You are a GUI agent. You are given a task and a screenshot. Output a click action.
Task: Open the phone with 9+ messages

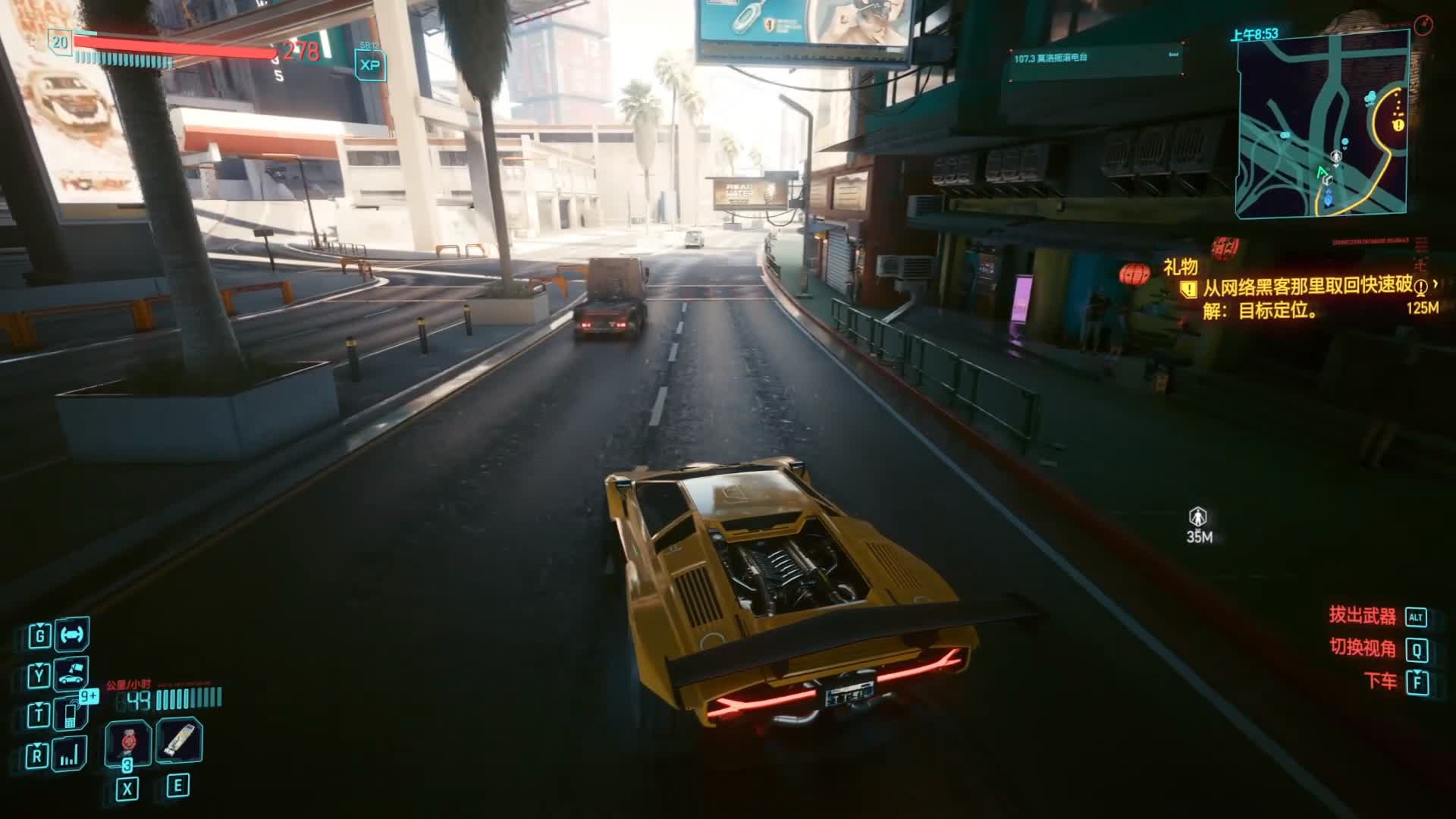click(x=71, y=714)
